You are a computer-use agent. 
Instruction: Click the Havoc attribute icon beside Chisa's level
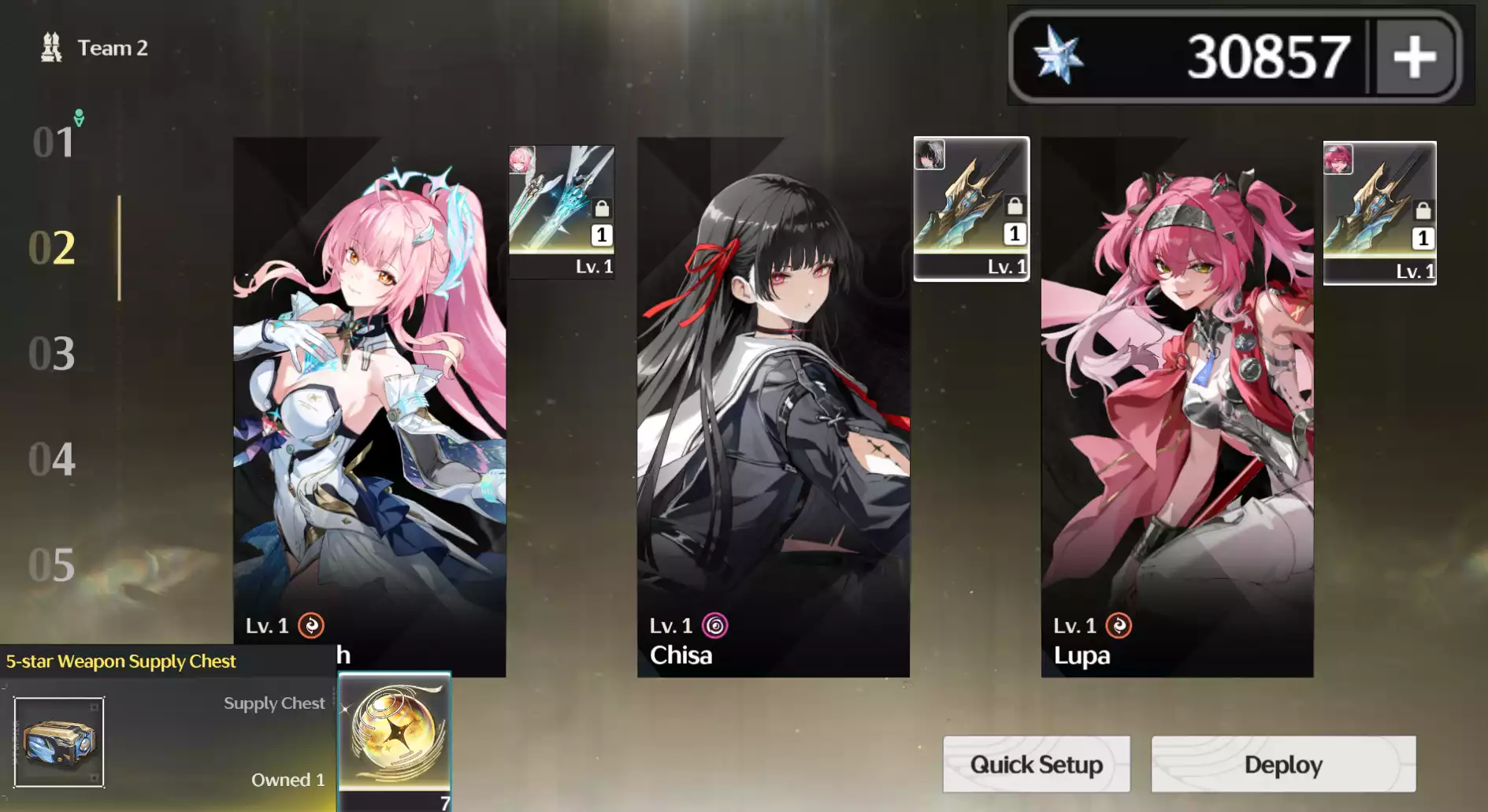[x=715, y=625]
